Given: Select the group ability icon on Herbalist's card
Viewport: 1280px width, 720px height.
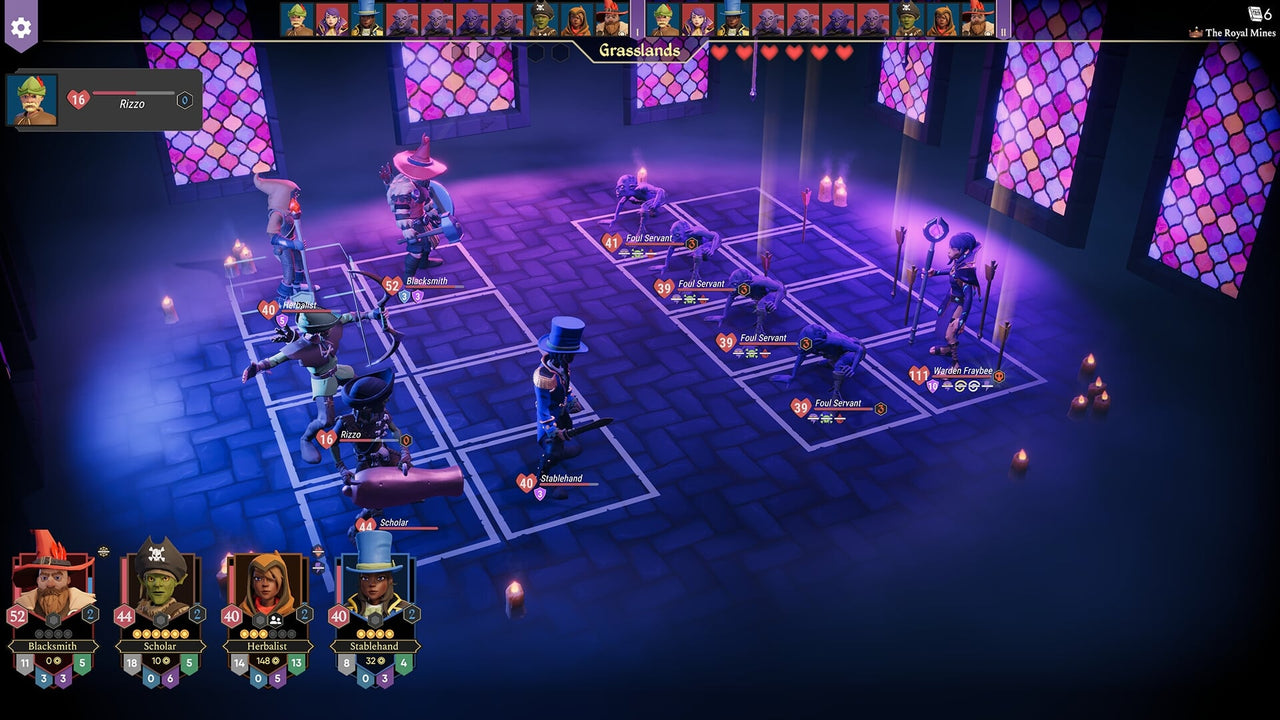Looking at the screenshot, I should click(275, 619).
